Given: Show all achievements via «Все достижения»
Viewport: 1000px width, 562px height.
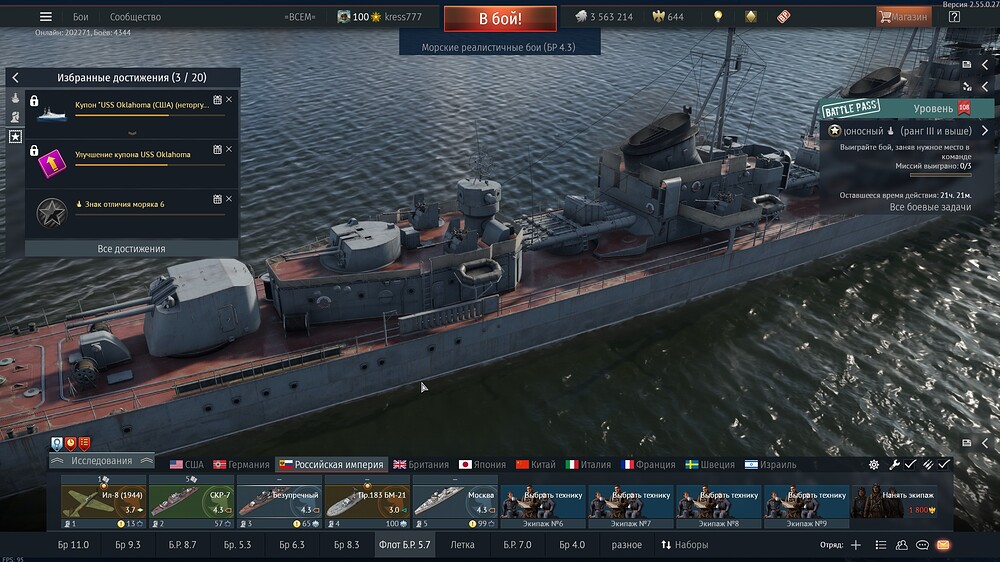Looking at the screenshot, I should click(x=131, y=248).
